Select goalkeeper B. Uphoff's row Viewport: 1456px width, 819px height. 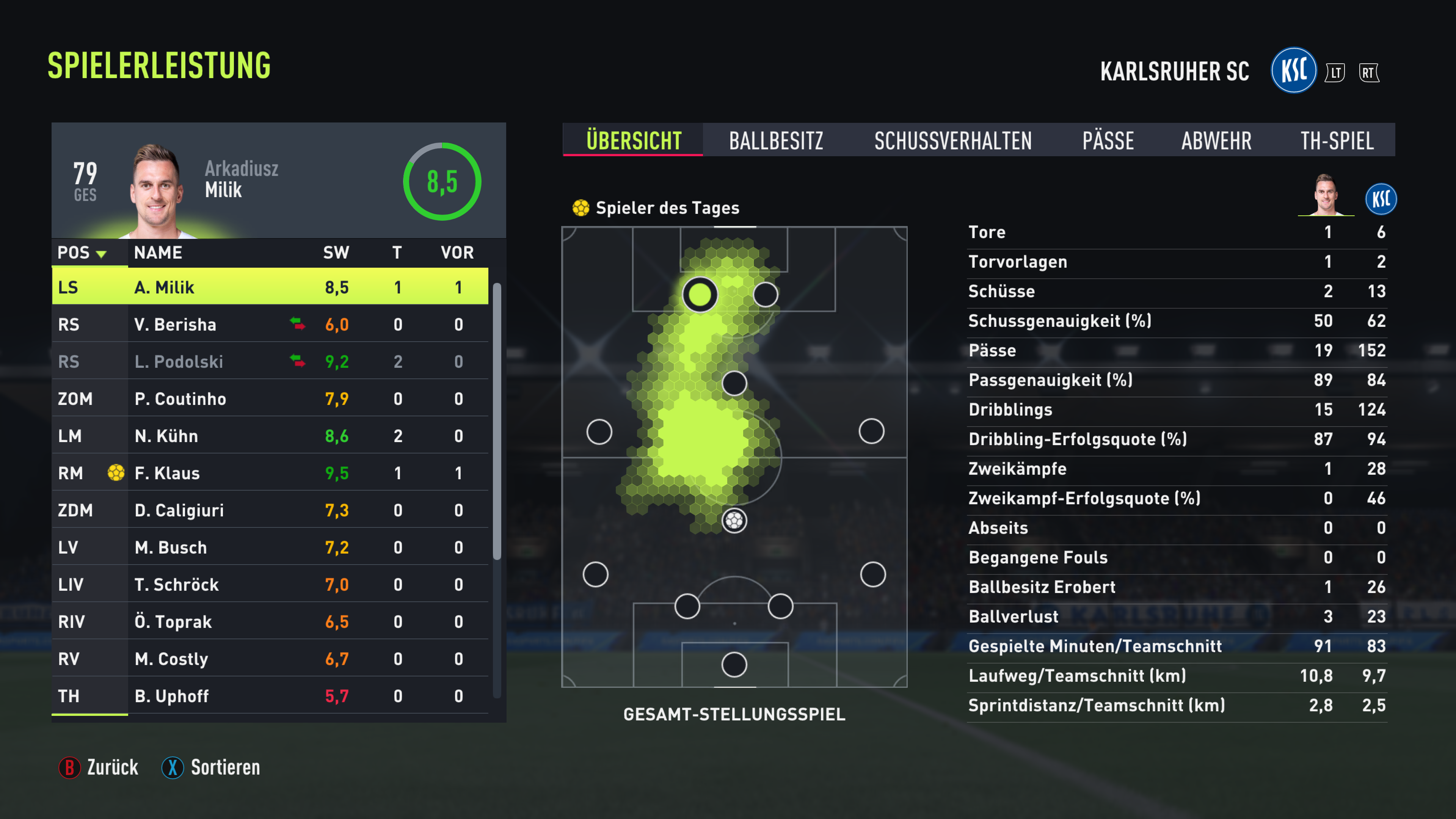point(270,696)
